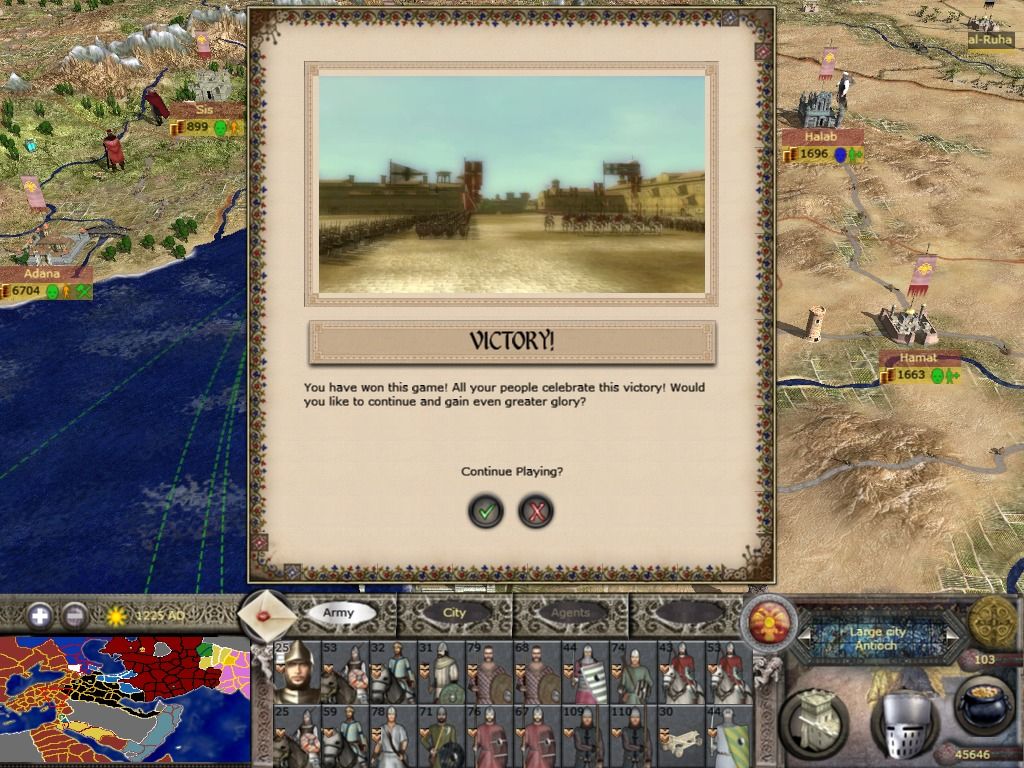Switch to the Army tab
This screenshot has width=1024, height=768.
click(339, 612)
